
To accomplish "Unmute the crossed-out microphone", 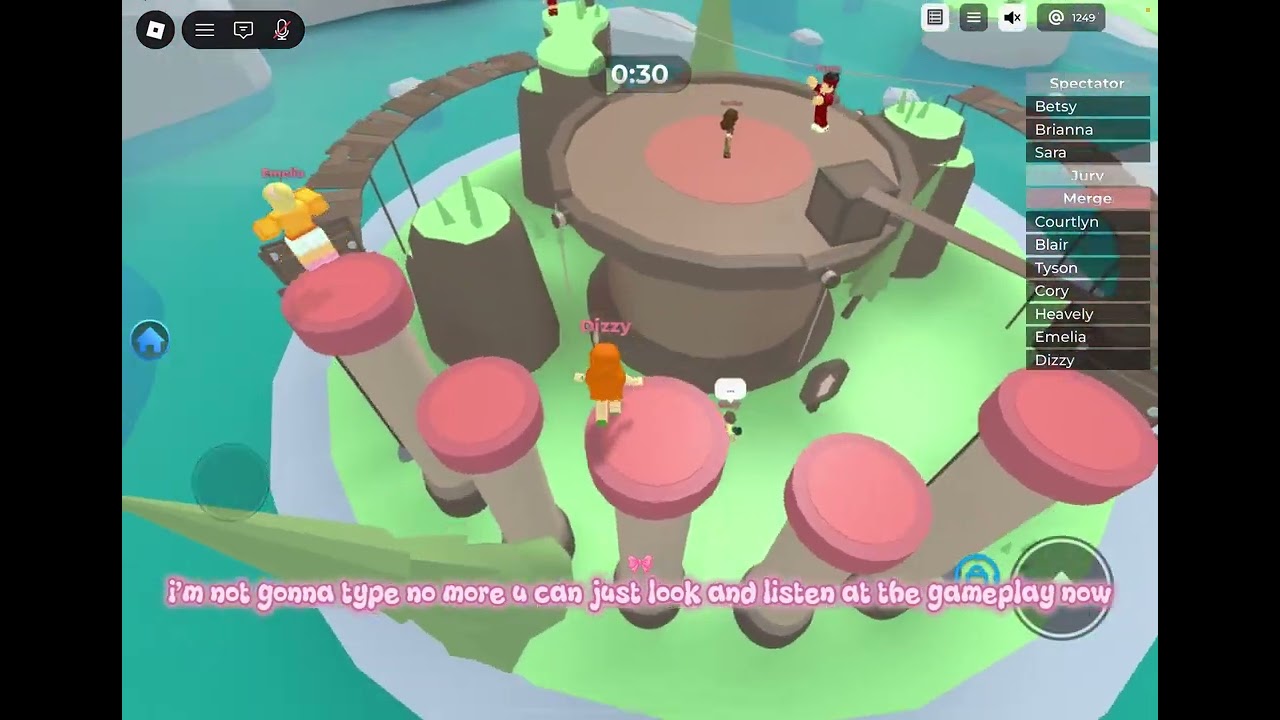I will coord(282,30).
